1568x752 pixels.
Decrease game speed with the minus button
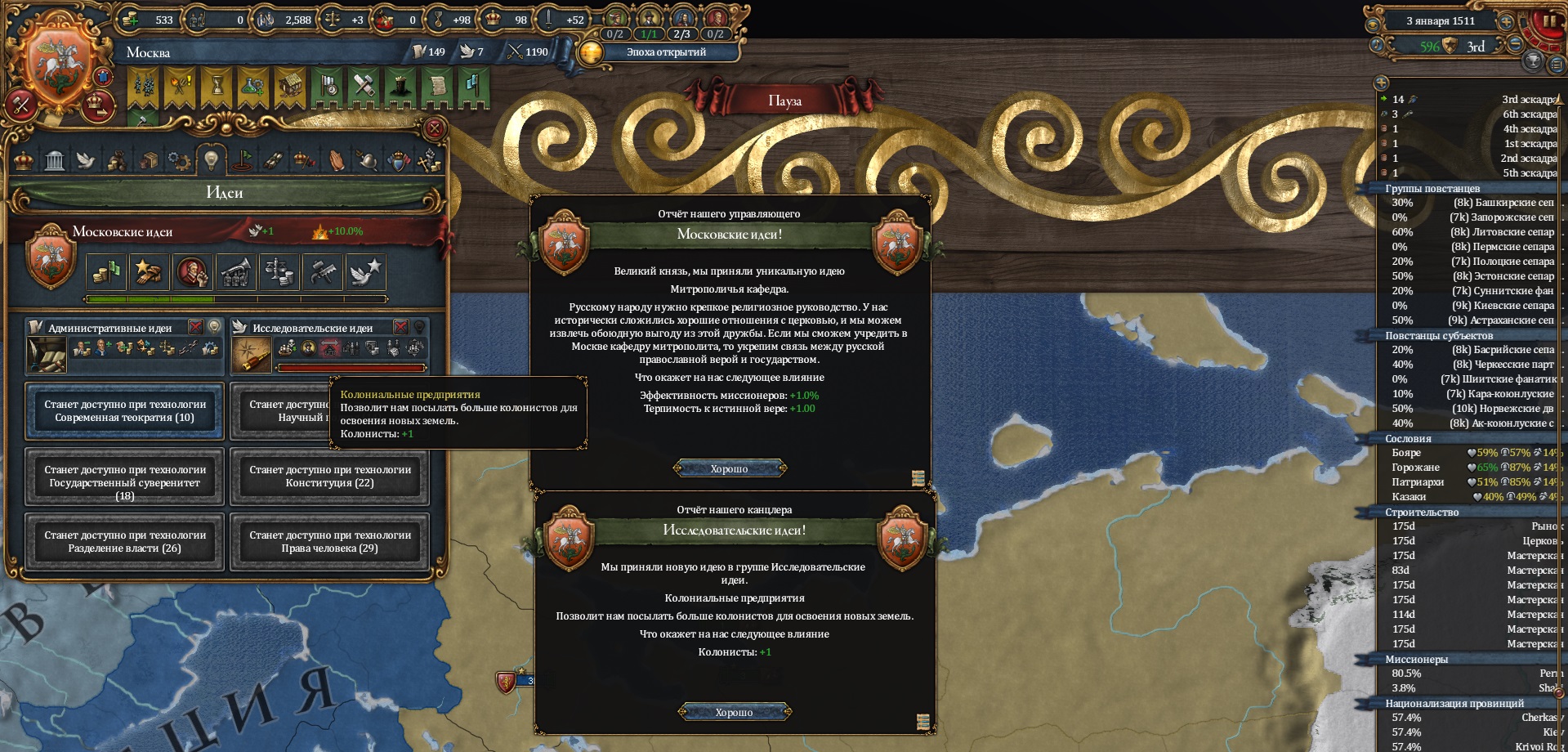coord(1514,45)
